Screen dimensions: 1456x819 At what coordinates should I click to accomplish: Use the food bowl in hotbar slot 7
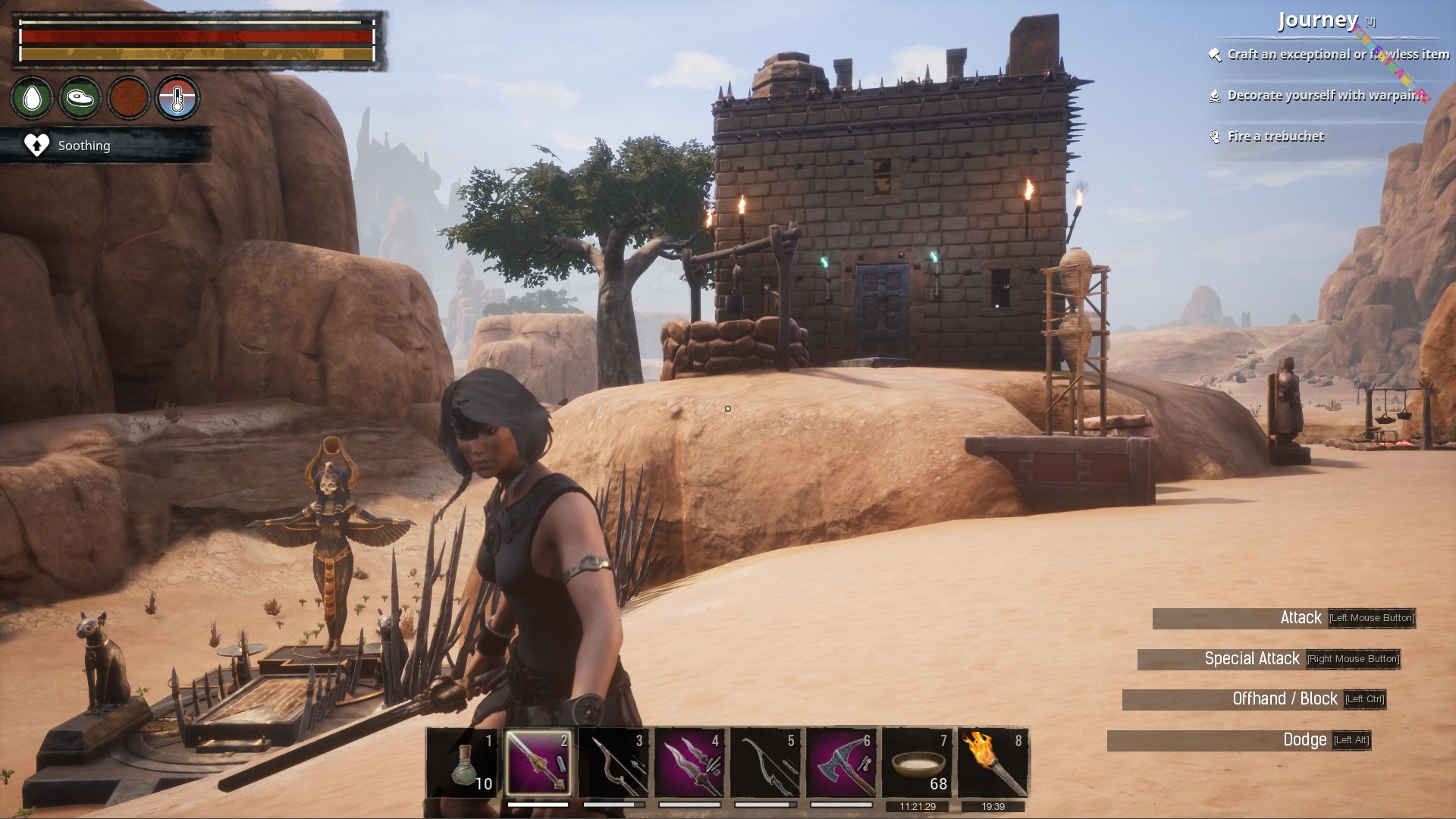click(918, 762)
